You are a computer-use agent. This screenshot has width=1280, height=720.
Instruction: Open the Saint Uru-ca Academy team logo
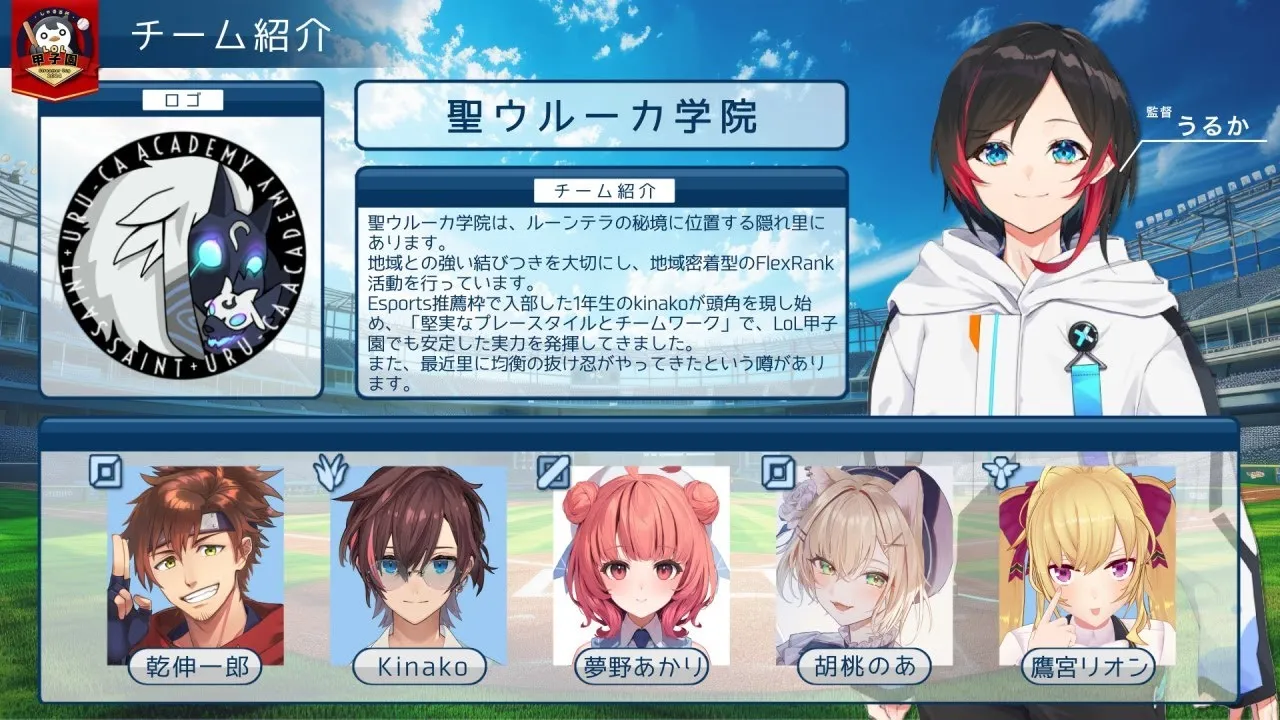181,250
